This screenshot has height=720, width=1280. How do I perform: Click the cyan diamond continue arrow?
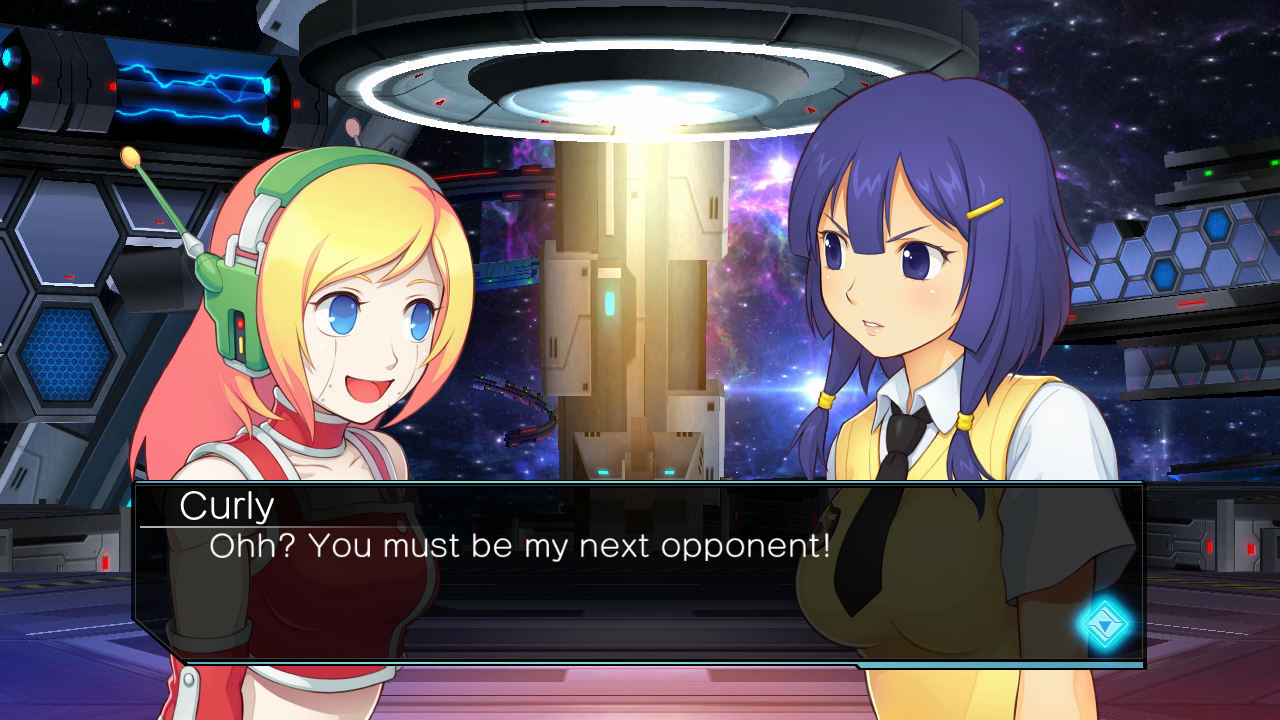click(x=1103, y=625)
